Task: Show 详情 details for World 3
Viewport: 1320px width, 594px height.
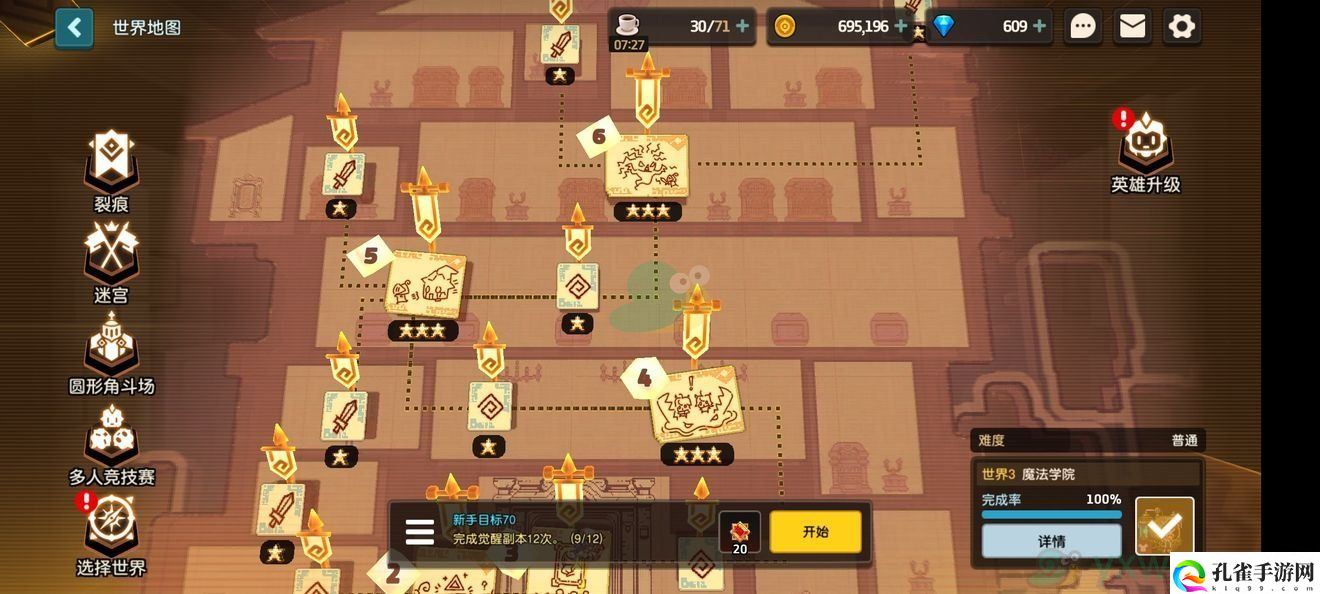Action: 1051,541
